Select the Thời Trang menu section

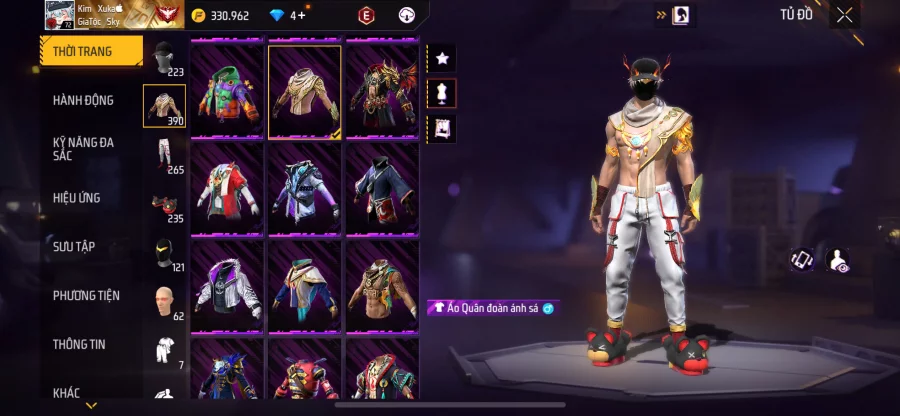82,51
